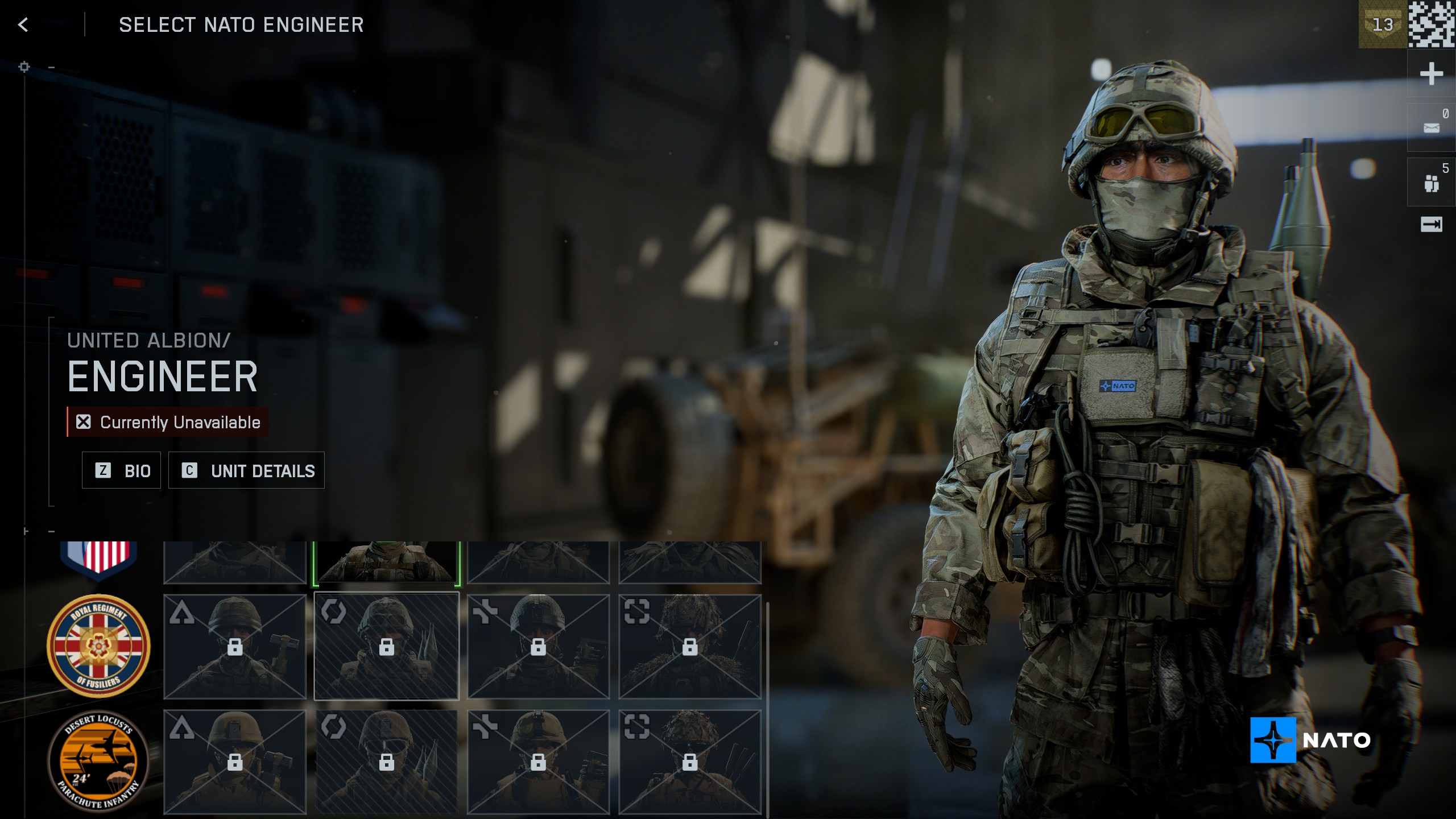This screenshot has height=819, width=1456.
Task: Choose the Fusiliers assault soldier tile
Action: click(235, 647)
